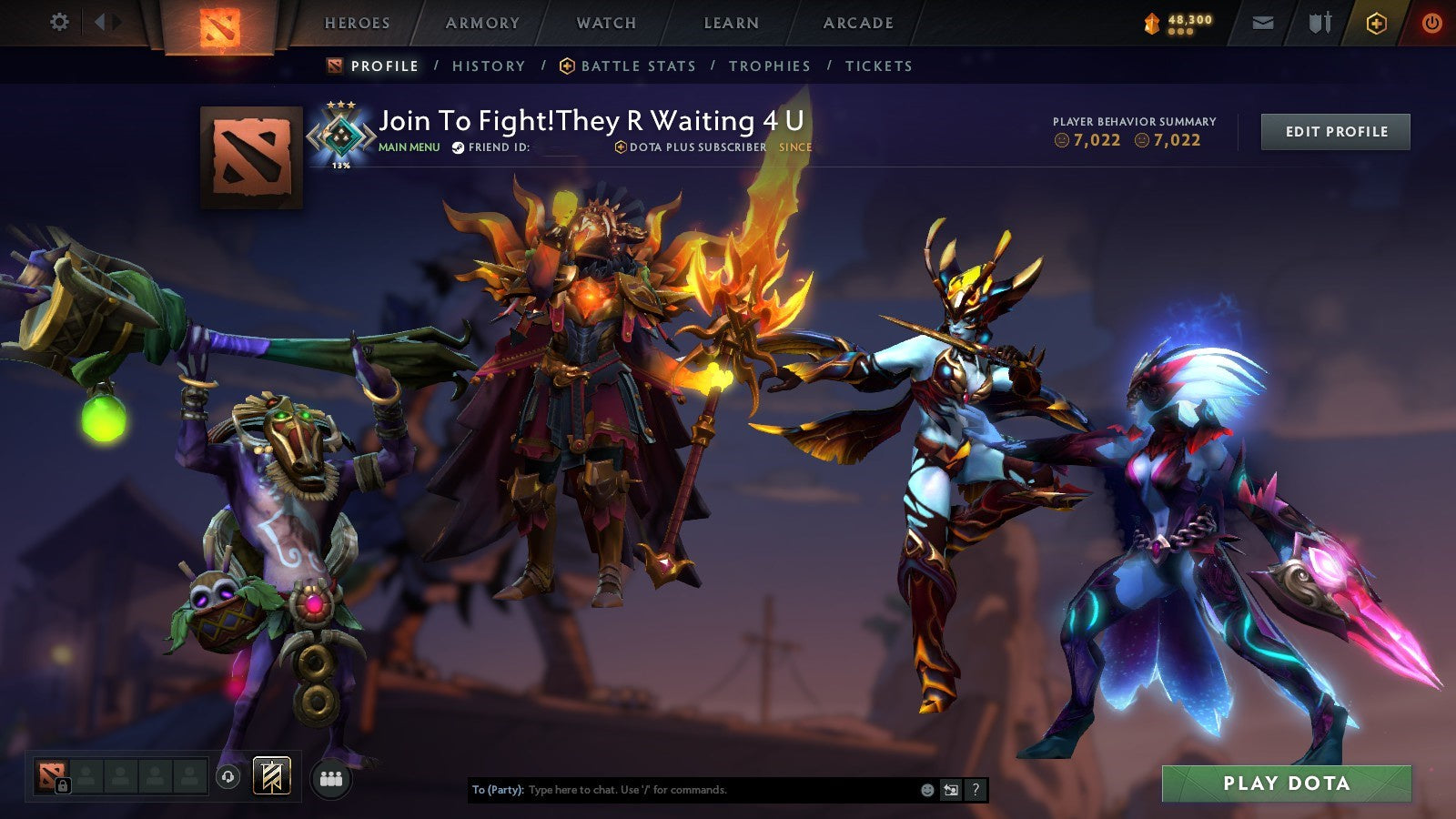Mute audio with the speaker icon

[103, 20]
